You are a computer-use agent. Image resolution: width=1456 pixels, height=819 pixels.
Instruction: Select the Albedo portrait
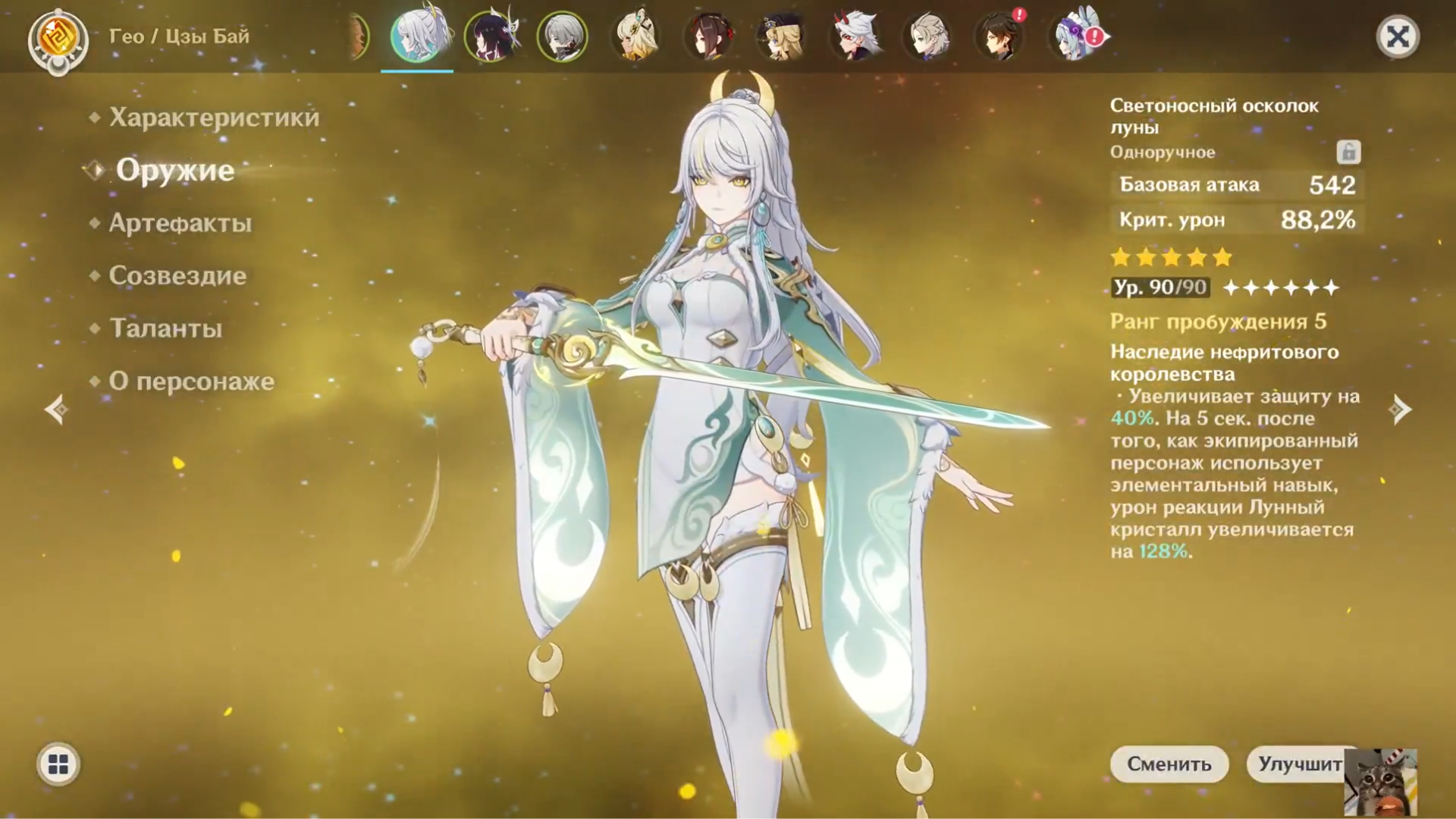click(x=927, y=36)
